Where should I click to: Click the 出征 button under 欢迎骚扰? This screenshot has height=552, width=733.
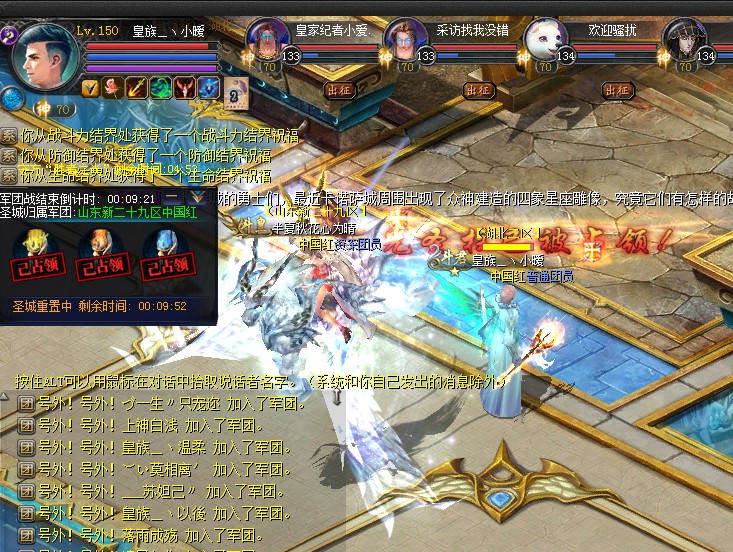click(x=618, y=90)
